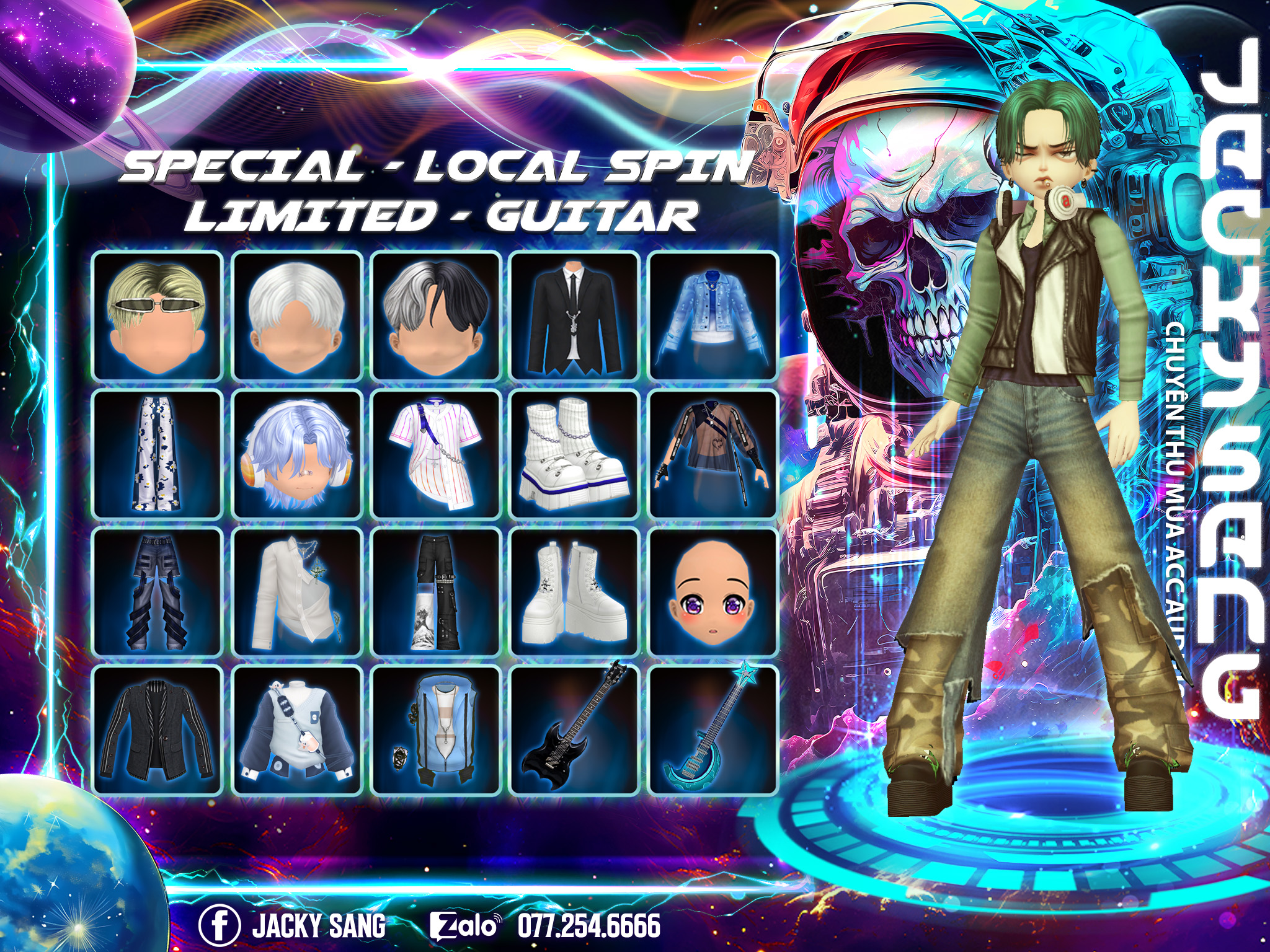Select the brown strapped top tile
This screenshot has height=952, width=1270.
coord(713,454)
